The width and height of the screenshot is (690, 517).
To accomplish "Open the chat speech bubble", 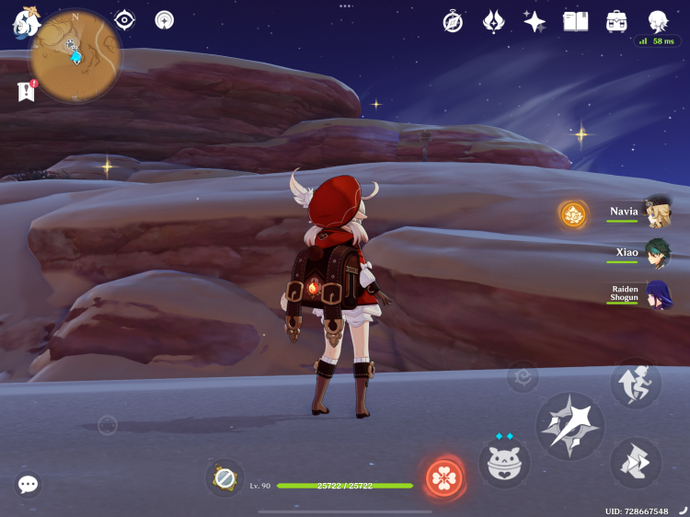I will (28, 485).
